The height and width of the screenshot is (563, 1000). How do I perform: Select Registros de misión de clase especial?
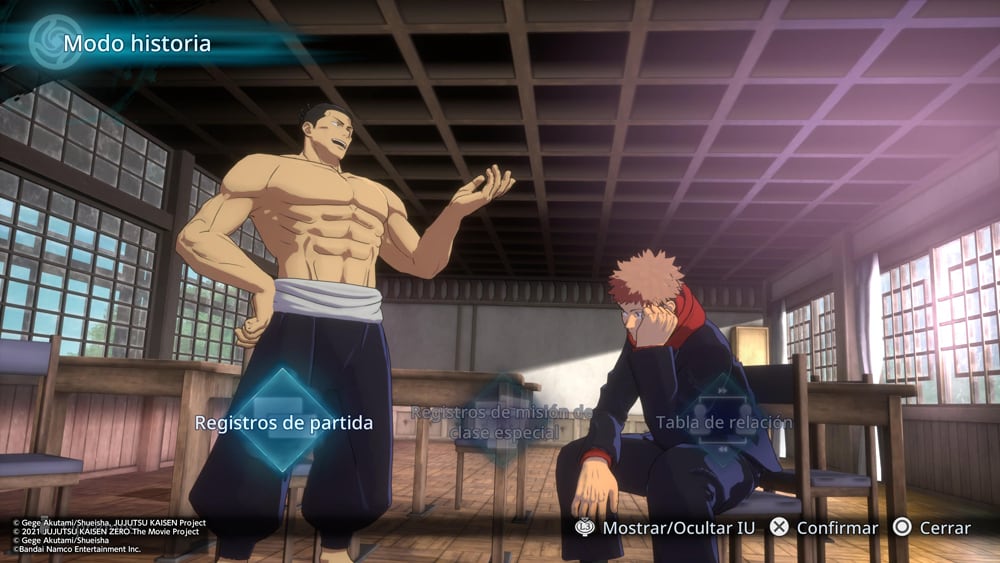[502, 422]
